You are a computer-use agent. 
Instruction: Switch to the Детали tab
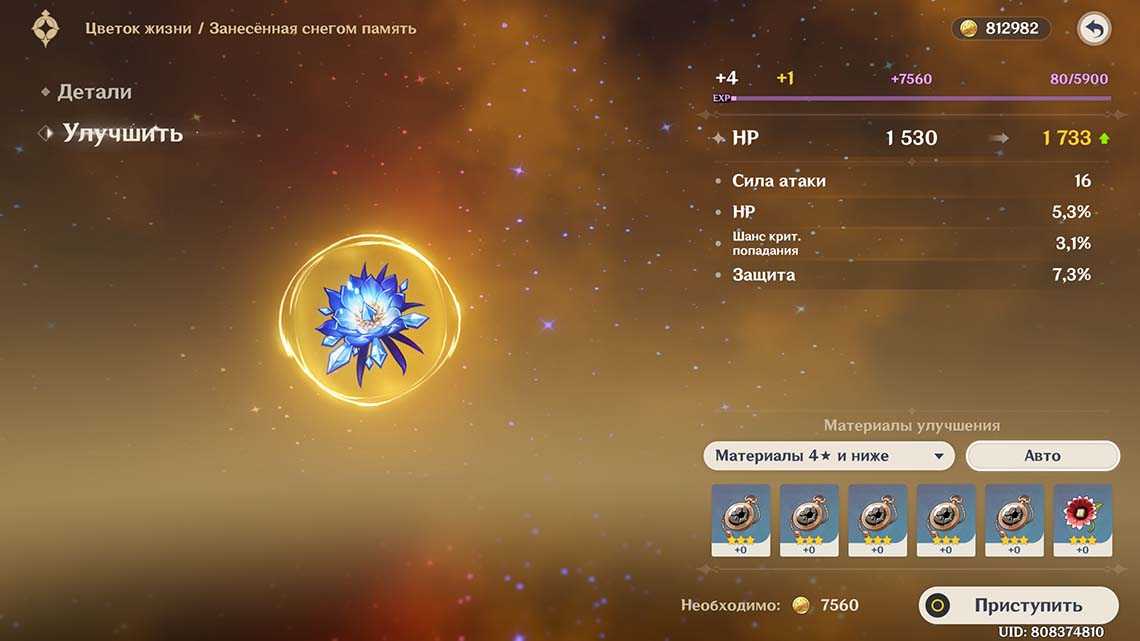click(x=94, y=92)
